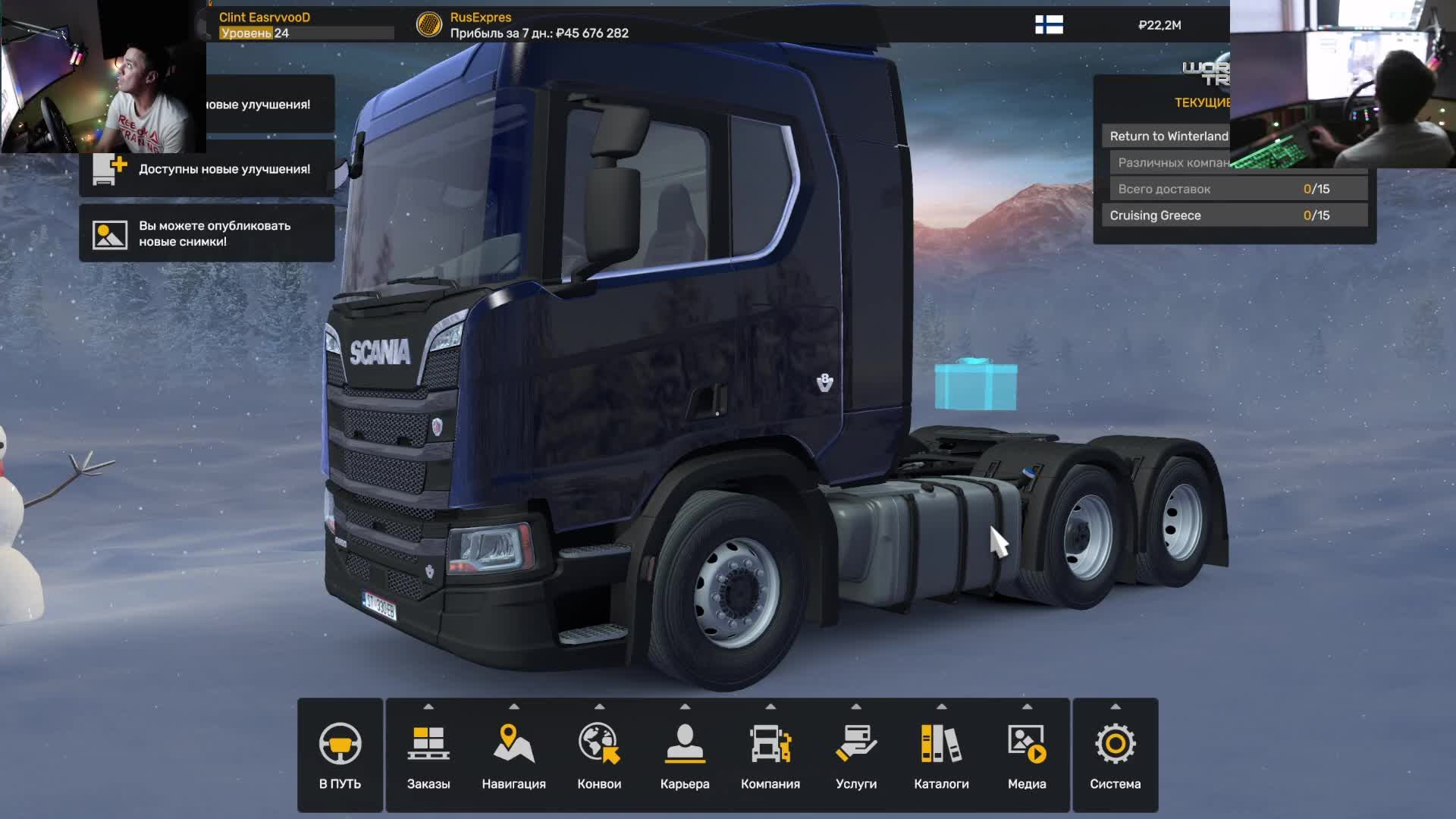Open the publish new screenshots notification
This screenshot has width=1456, height=819.
[208, 234]
